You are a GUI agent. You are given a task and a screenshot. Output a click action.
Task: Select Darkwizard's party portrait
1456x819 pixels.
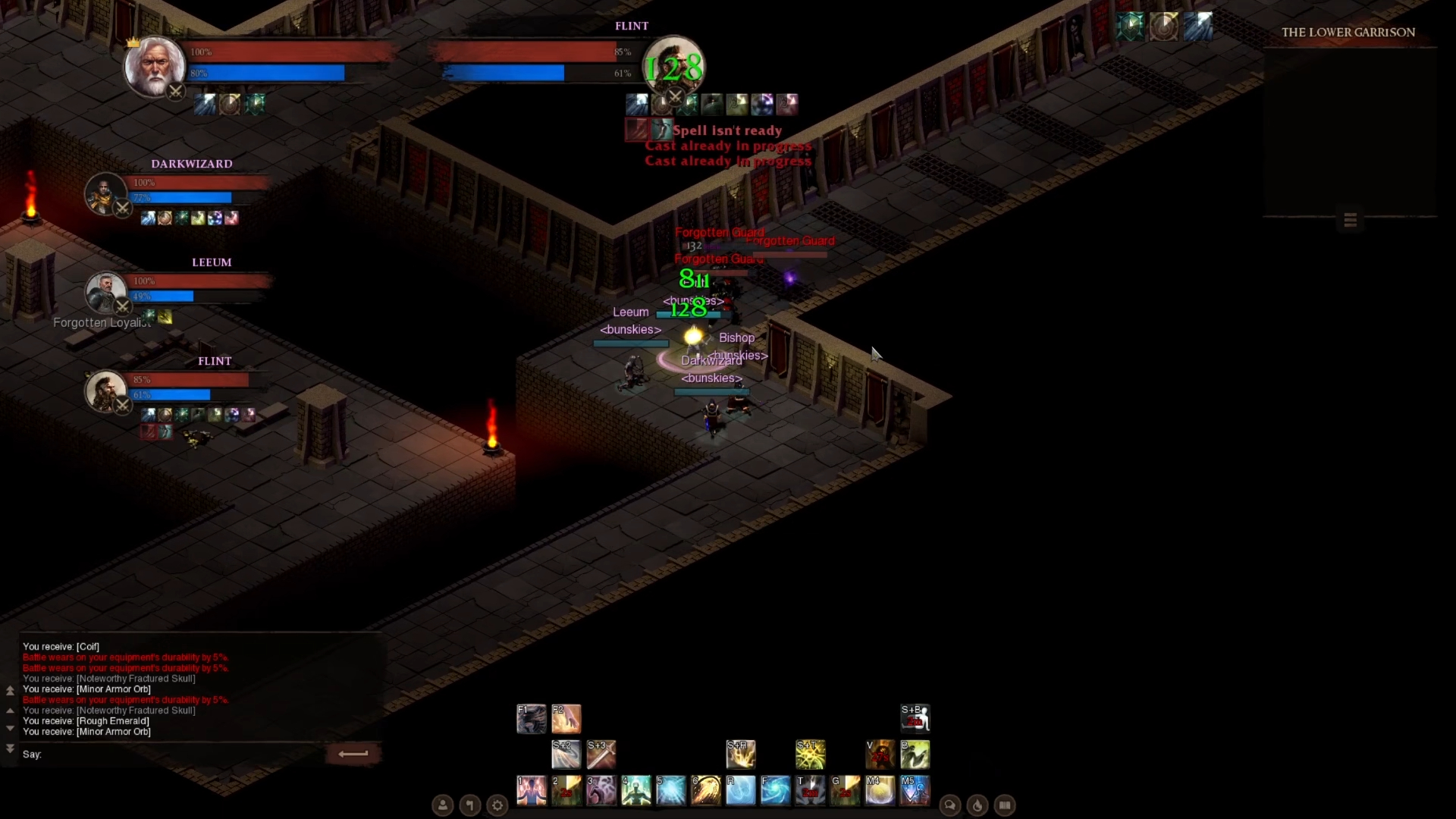pos(105,194)
